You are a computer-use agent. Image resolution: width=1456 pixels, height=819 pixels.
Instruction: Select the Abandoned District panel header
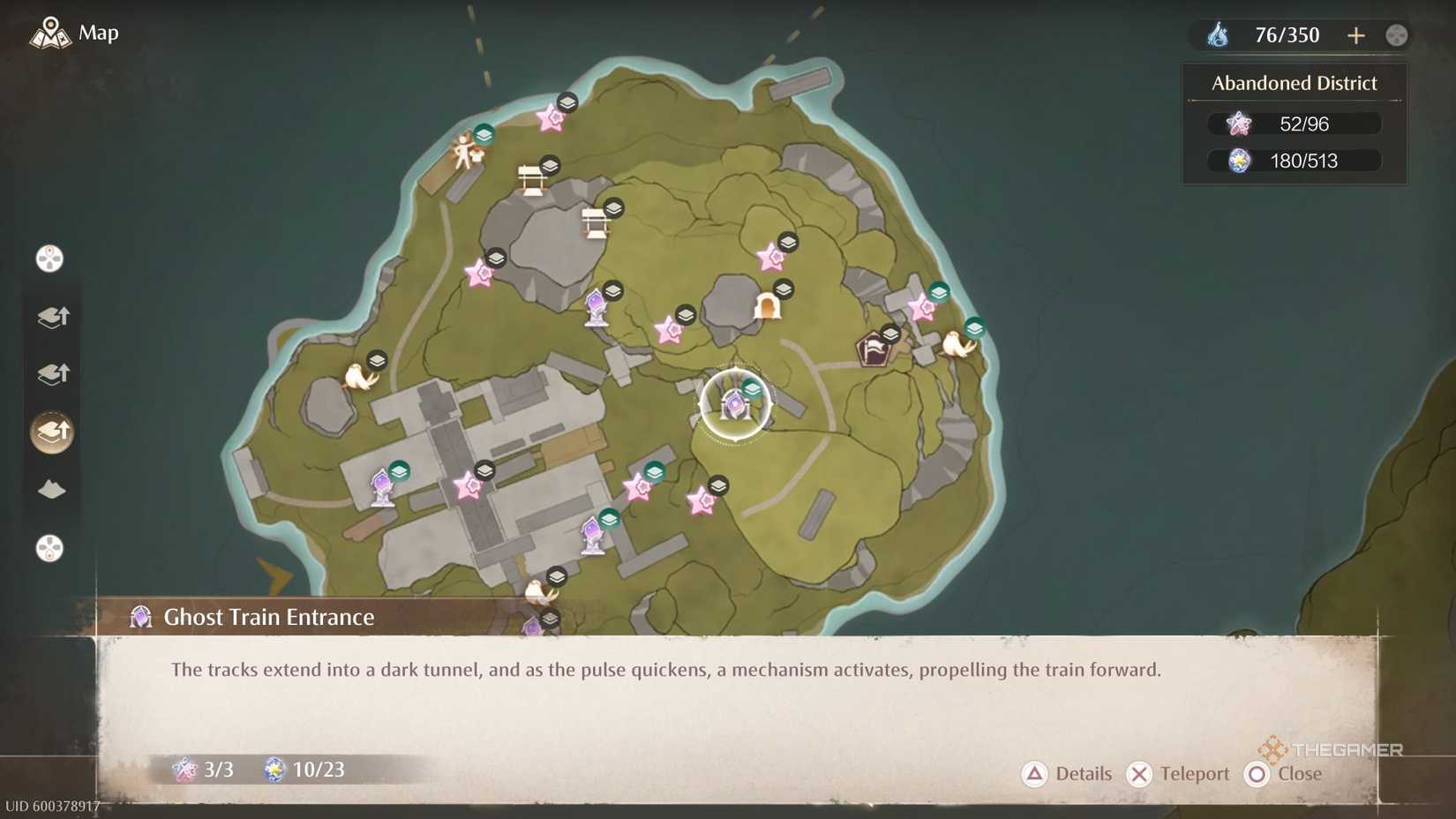[x=1293, y=82]
